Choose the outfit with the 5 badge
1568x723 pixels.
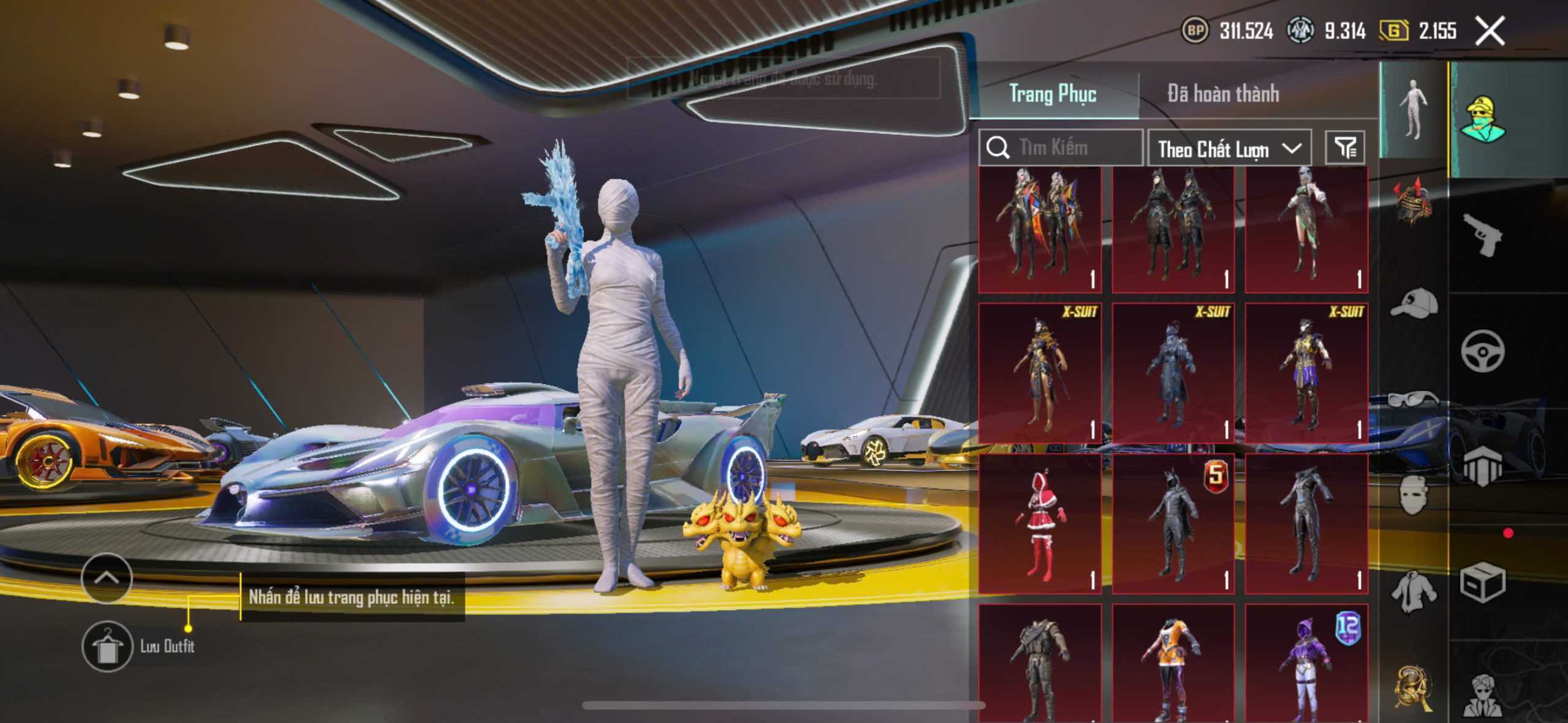point(1173,524)
